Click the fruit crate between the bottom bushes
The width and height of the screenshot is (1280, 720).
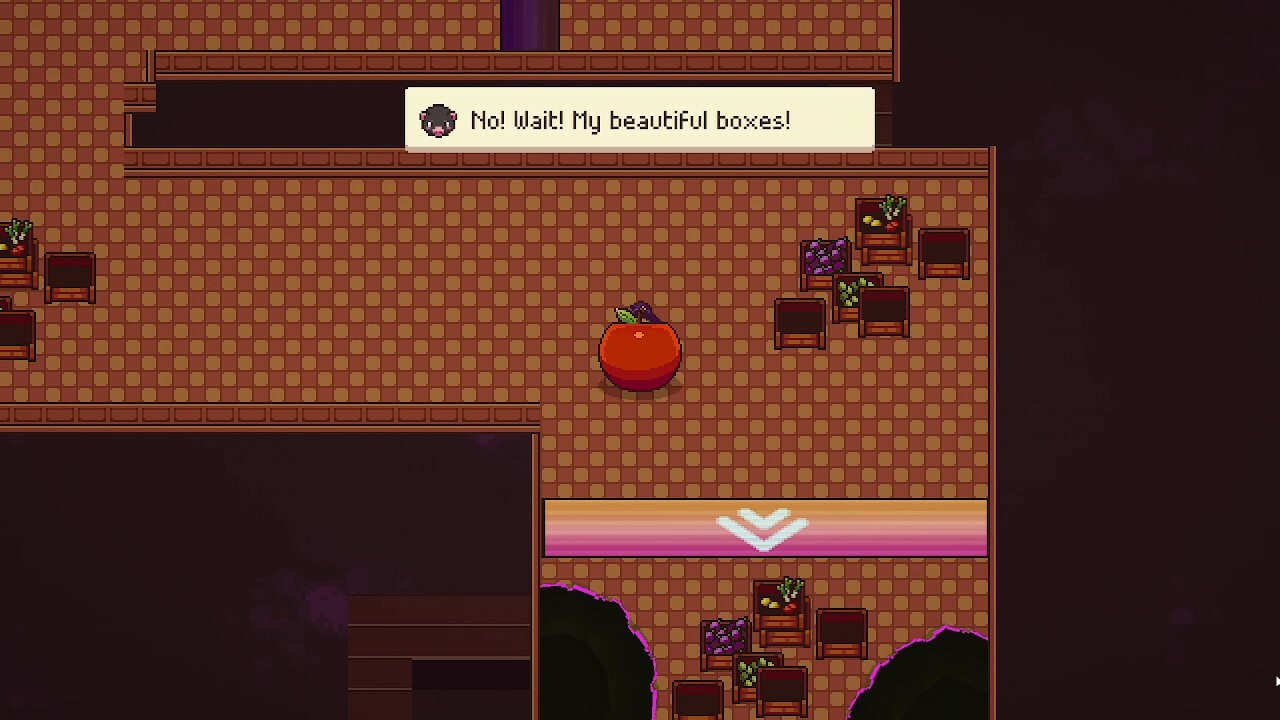[x=780, y=600]
